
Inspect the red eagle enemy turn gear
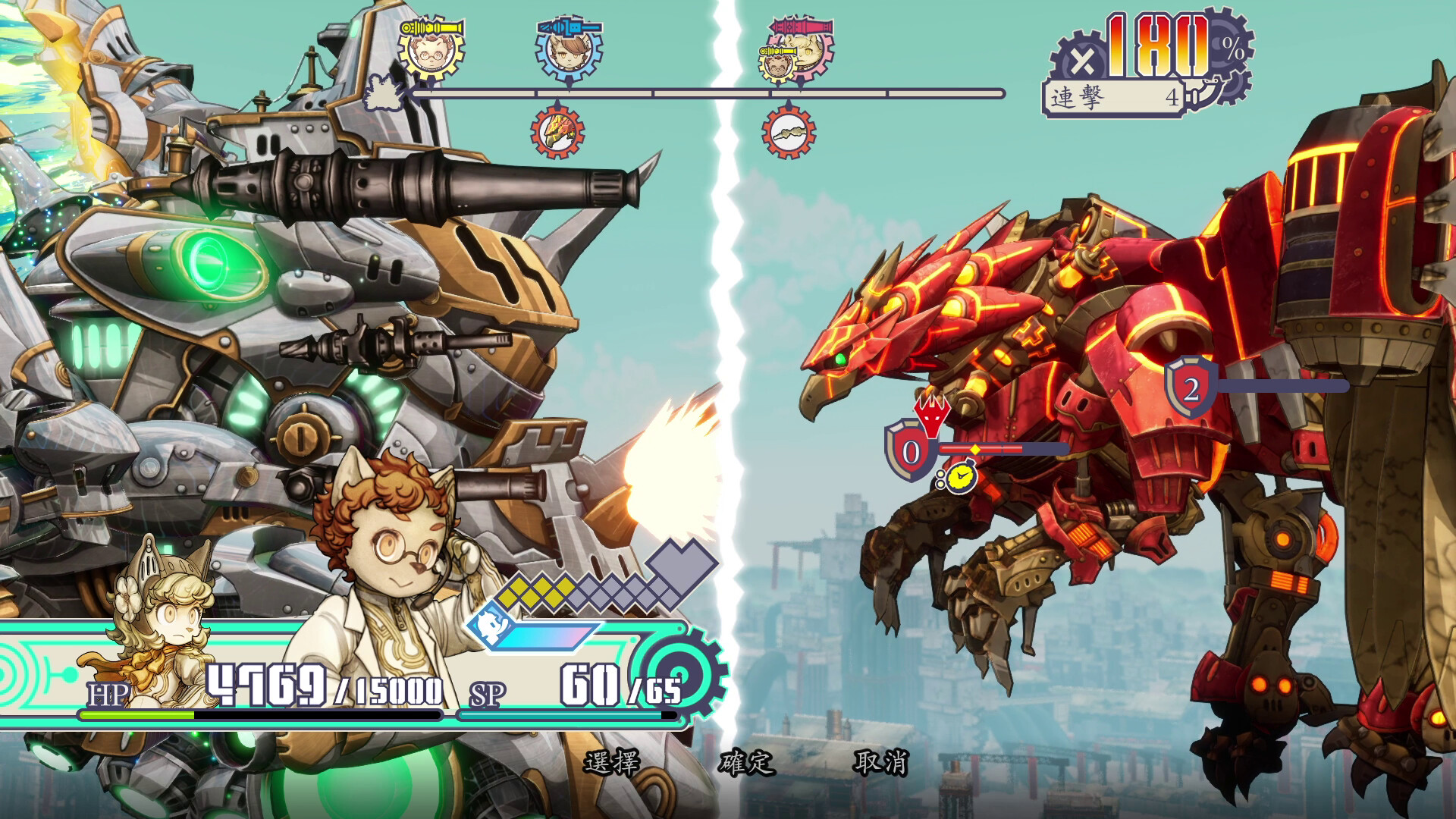[x=557, y=132]
